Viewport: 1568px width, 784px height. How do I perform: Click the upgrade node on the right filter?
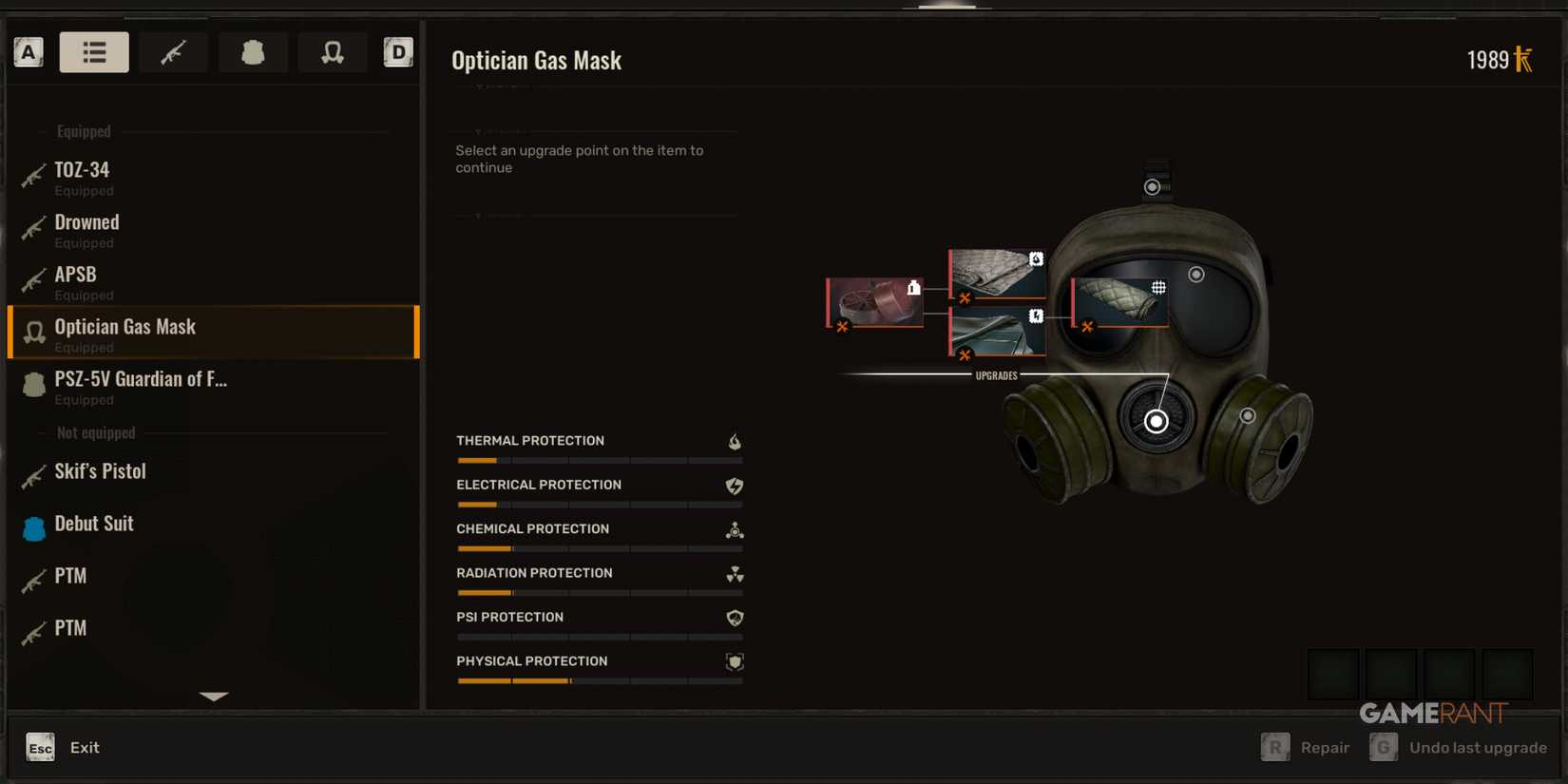[x=1248, y=414]
